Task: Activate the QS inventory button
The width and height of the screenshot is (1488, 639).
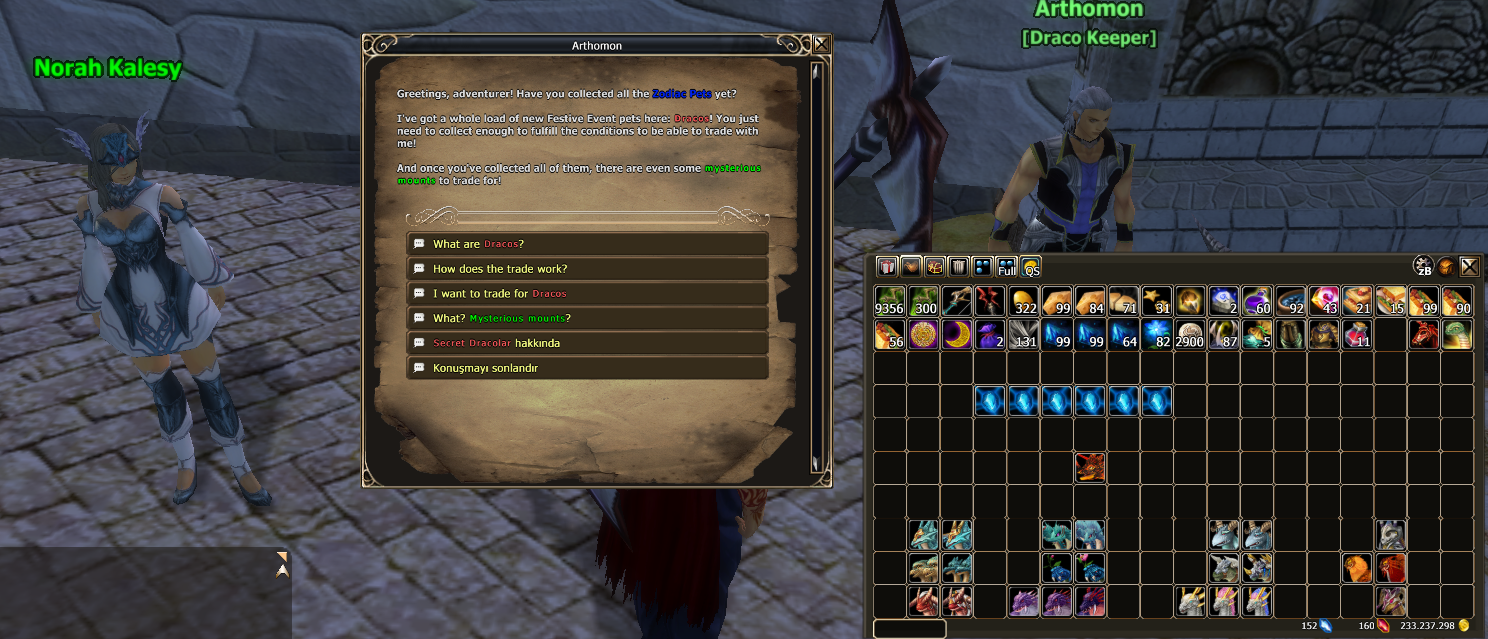Action: pyautogui.click(x=1031, y=267)
